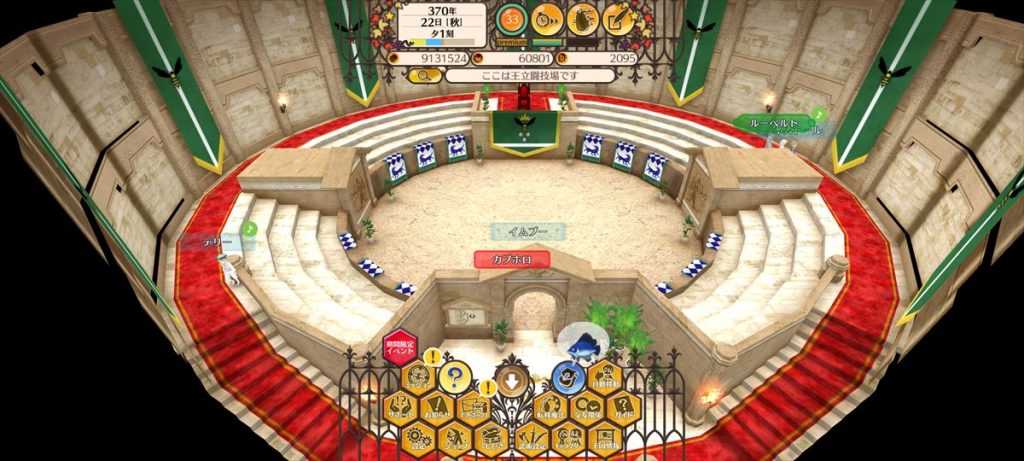Tap the stopwatch fast-forward icon
This screenshot has height=461, width=1024.
click(x=547, y=17)
